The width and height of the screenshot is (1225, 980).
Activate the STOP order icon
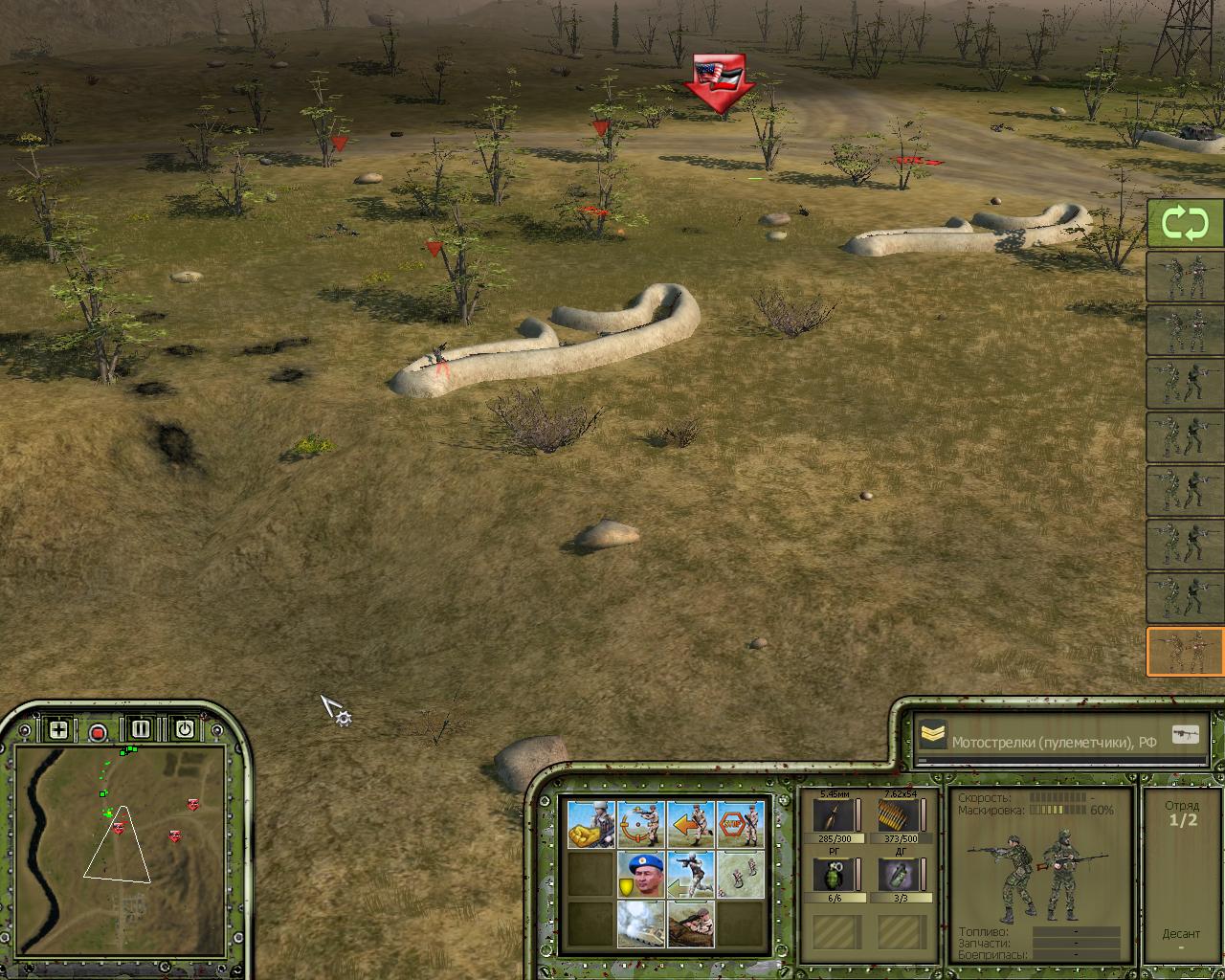click(x=741, y=823)
